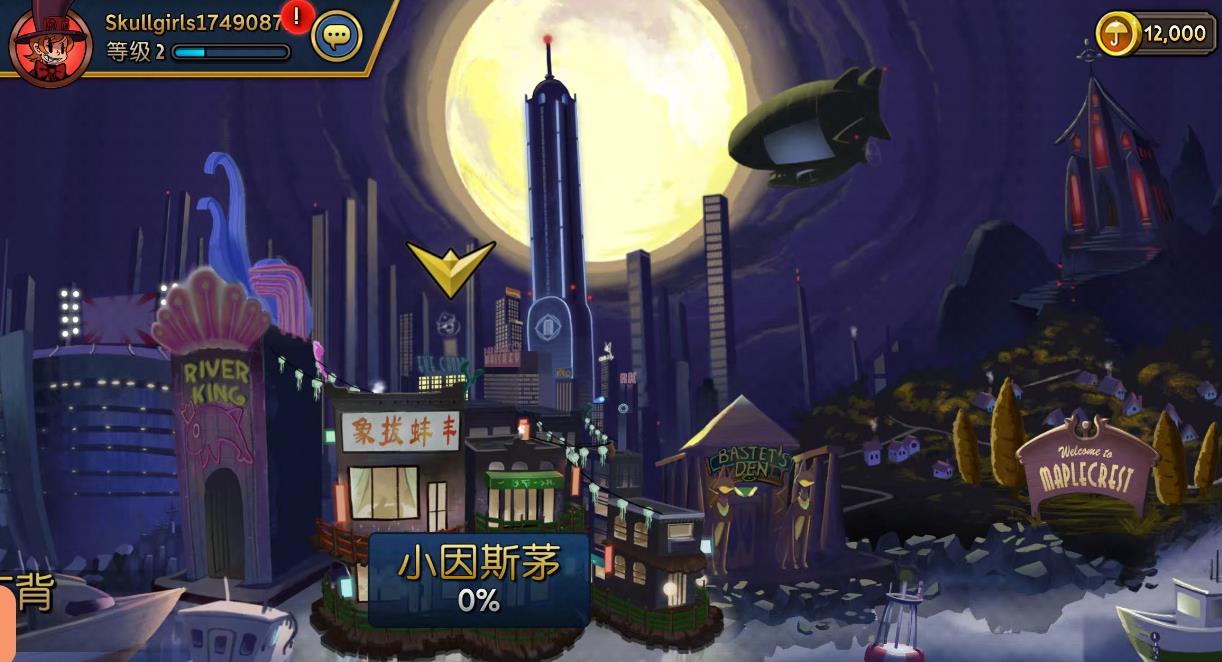The image size is (1222, 662).
Task: Tap the yellow arrow map marker
Action: pos(450,267)
